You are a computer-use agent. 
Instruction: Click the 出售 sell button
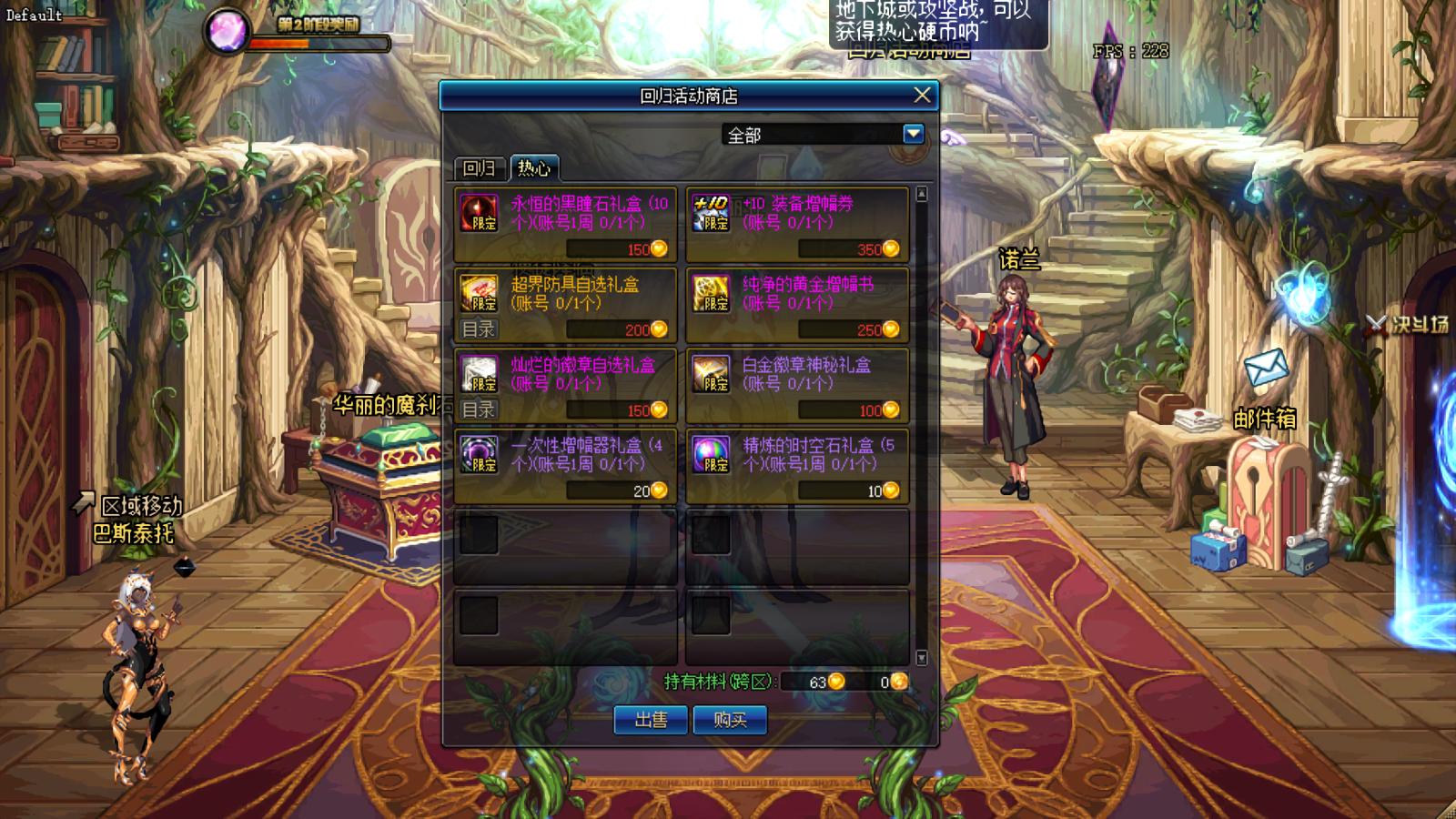coord(651,721)
